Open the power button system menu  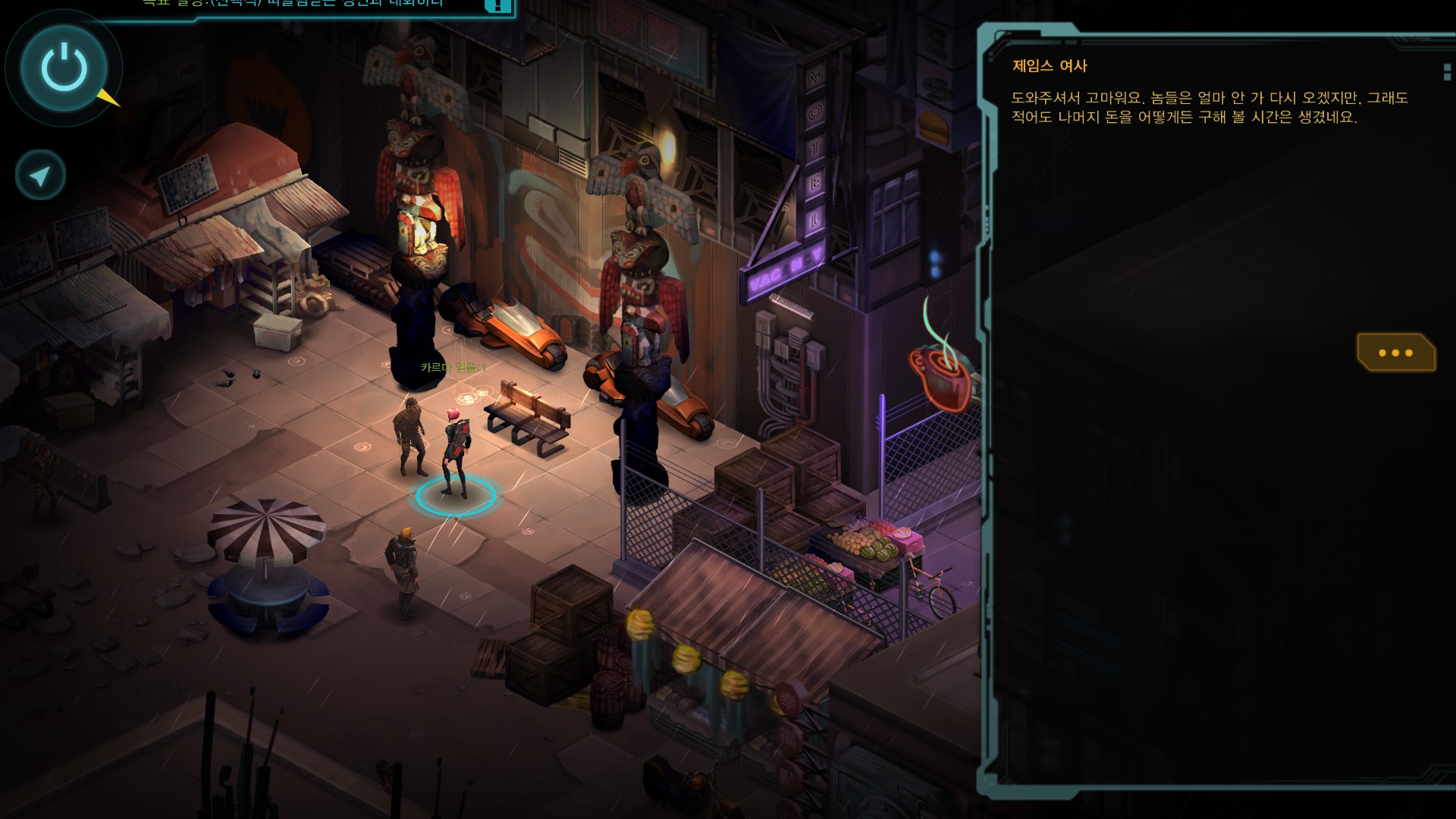(64, 67)
